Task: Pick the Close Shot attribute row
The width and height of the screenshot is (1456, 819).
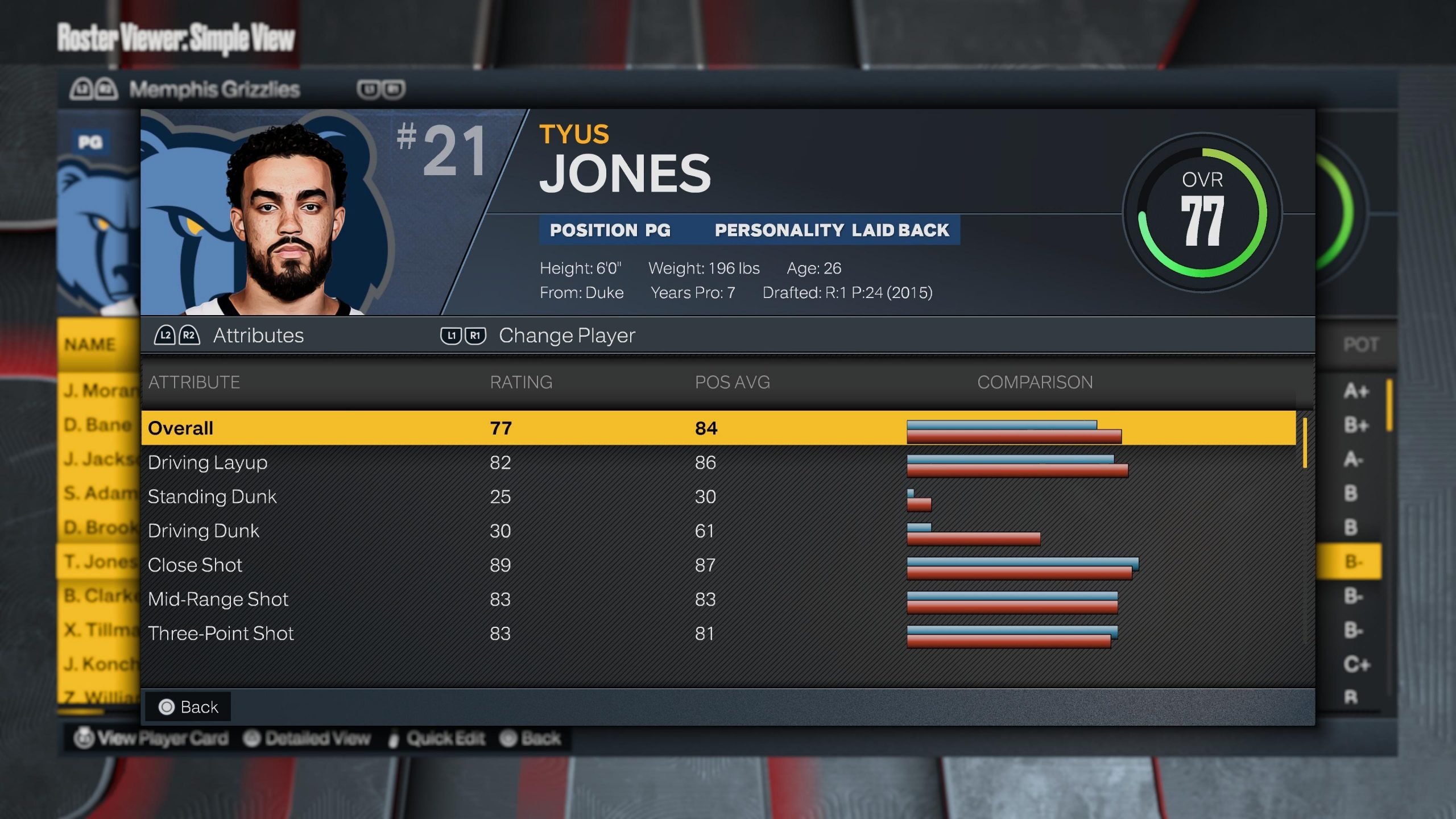Action: click(x=718, y=565)
